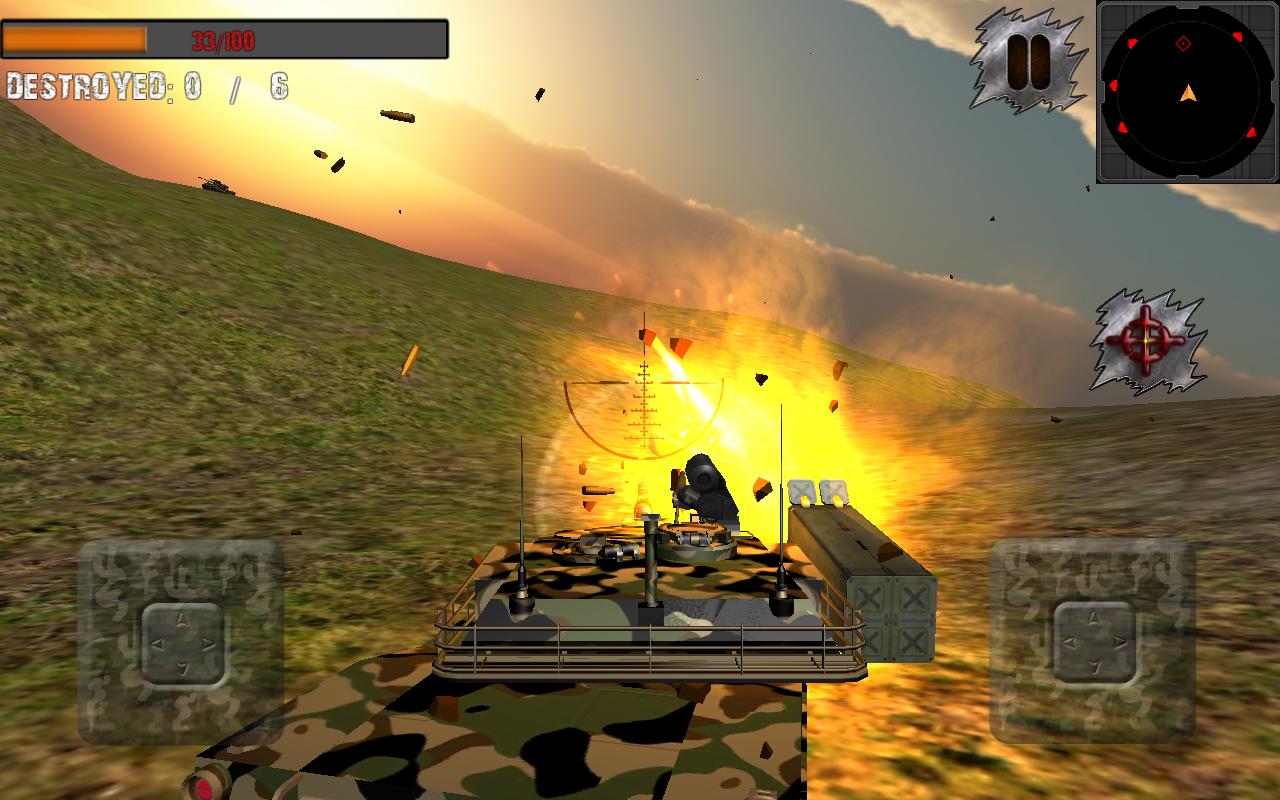Tap the left arrow on the left d-pad
The width and height of the screenshot is (1280, 800).
159,643
